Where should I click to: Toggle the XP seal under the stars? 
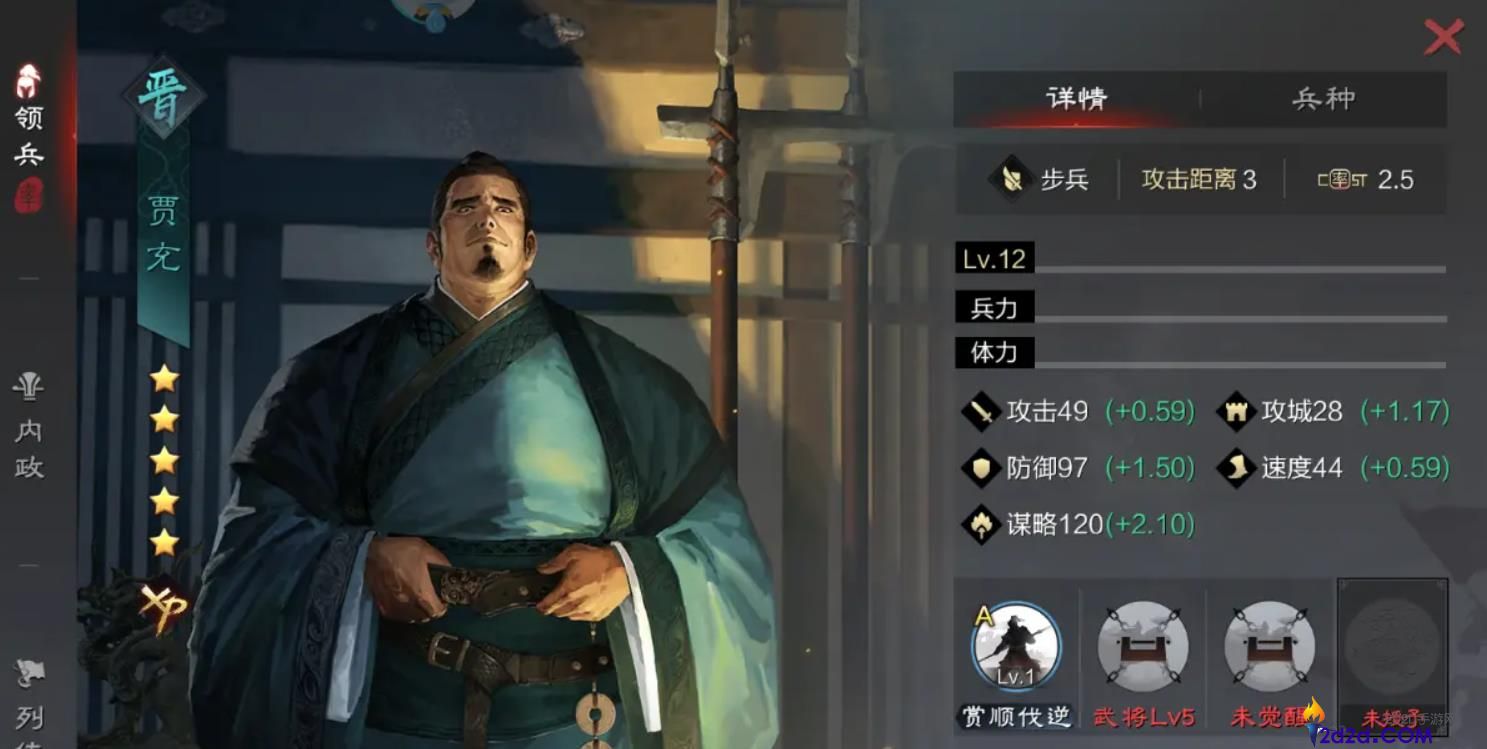pos(163,607)
